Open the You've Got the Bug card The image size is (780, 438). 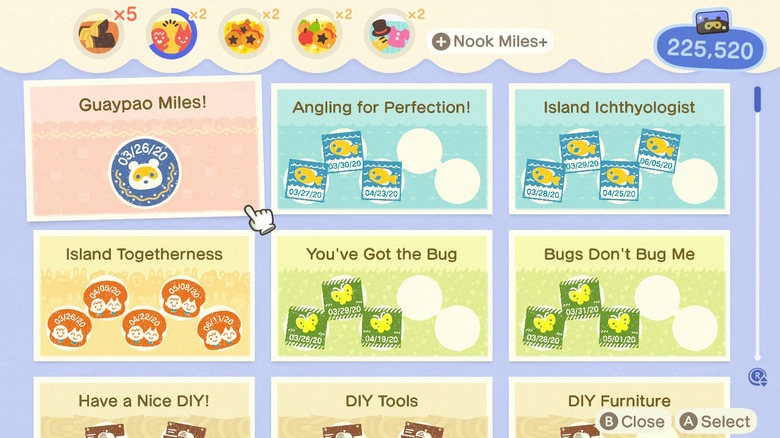pos(381,295)
